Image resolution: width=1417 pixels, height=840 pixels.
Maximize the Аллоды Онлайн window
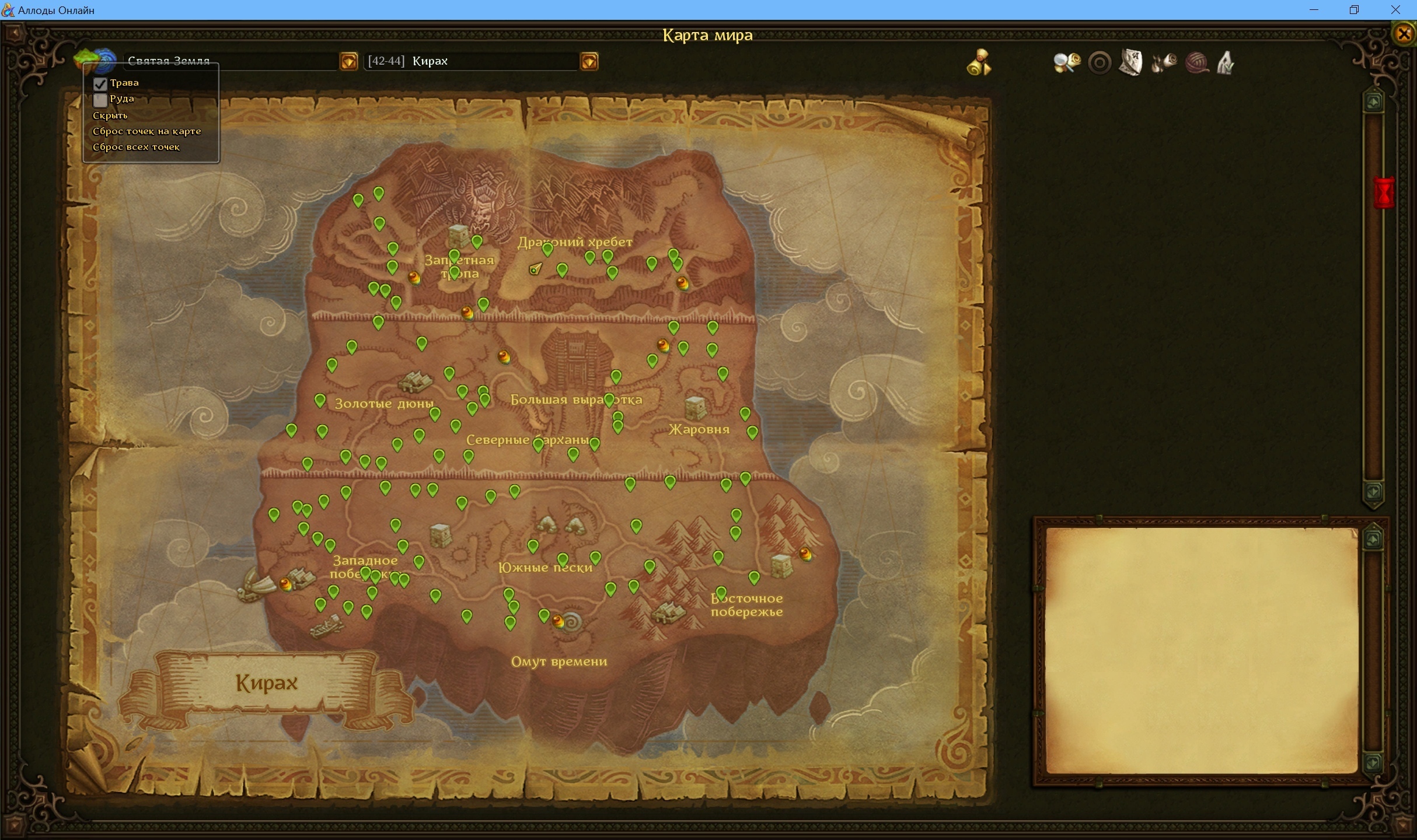(1354, 10)
